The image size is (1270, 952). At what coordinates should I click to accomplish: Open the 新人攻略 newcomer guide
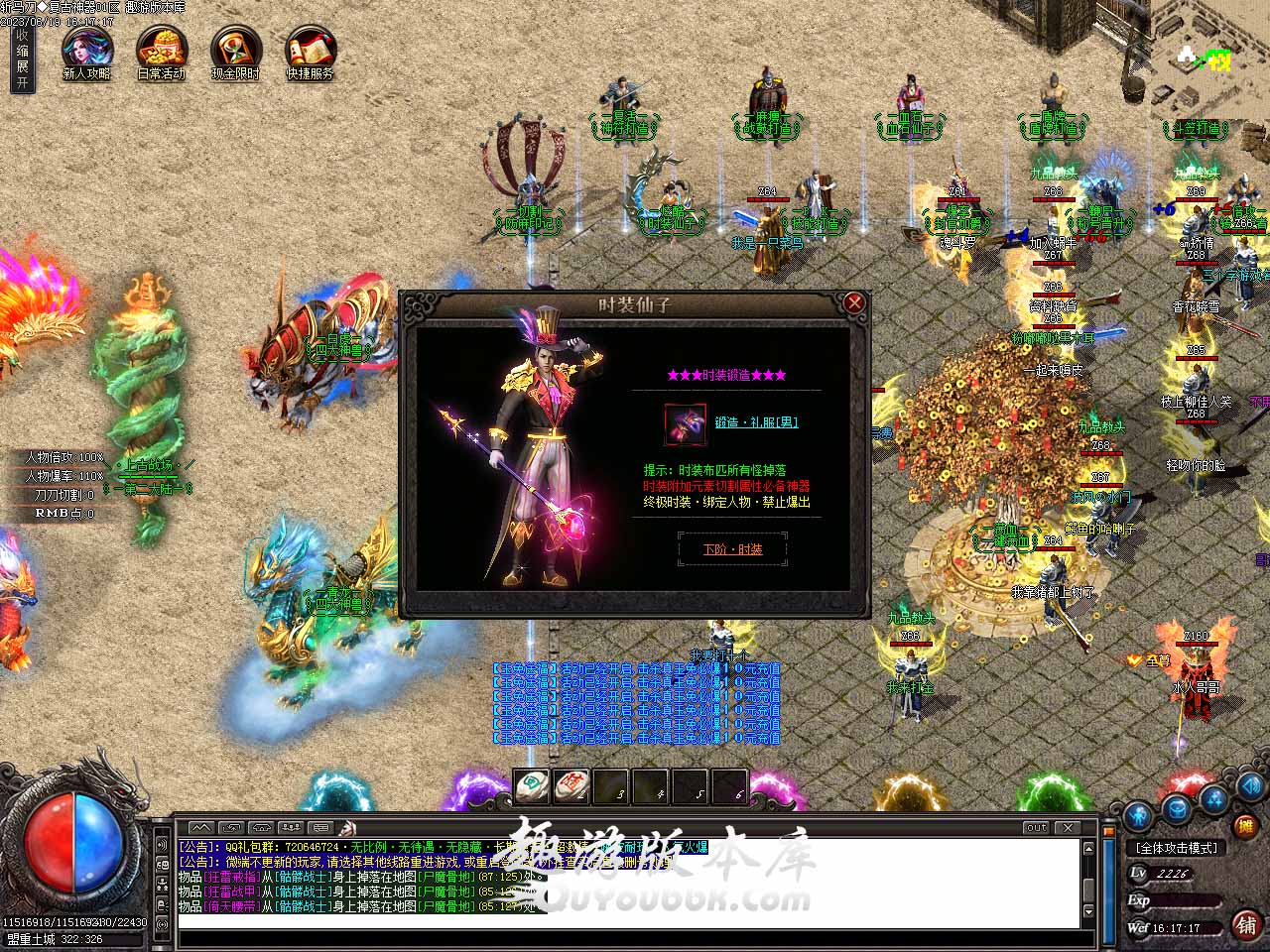click(87, 51)
